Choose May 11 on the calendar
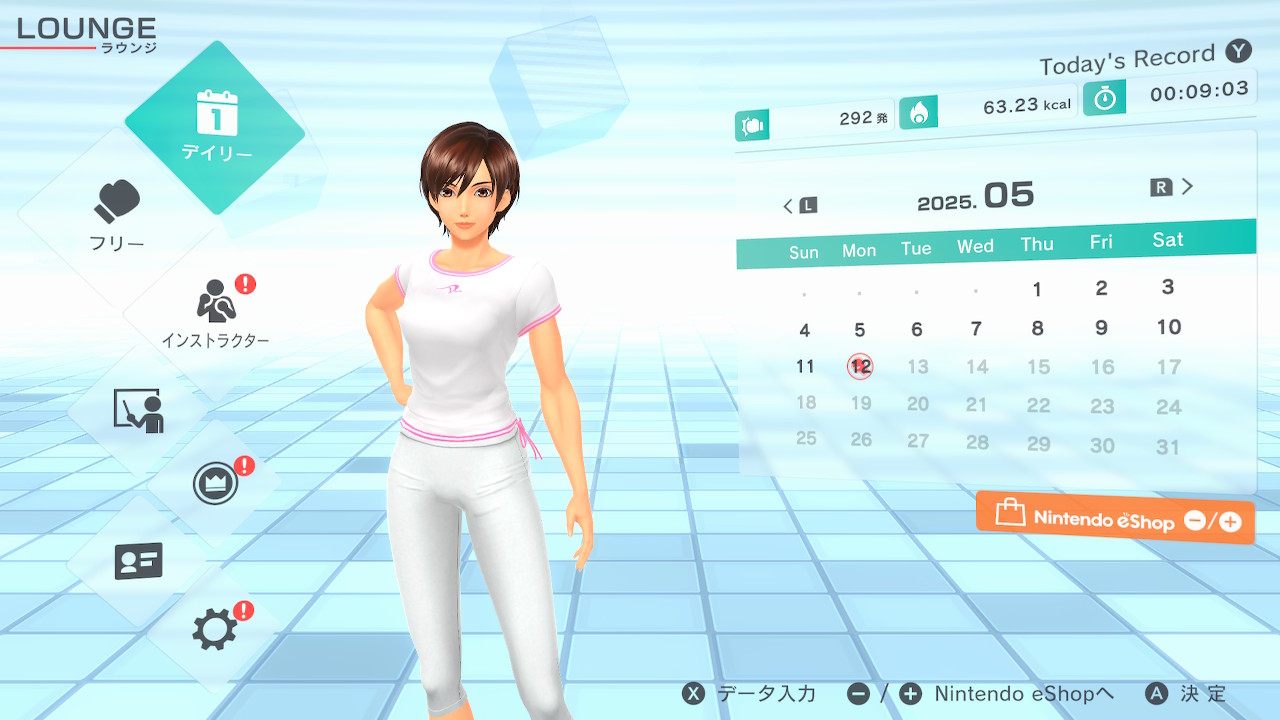Screen dimensions: 1280x720 point(805,366)
